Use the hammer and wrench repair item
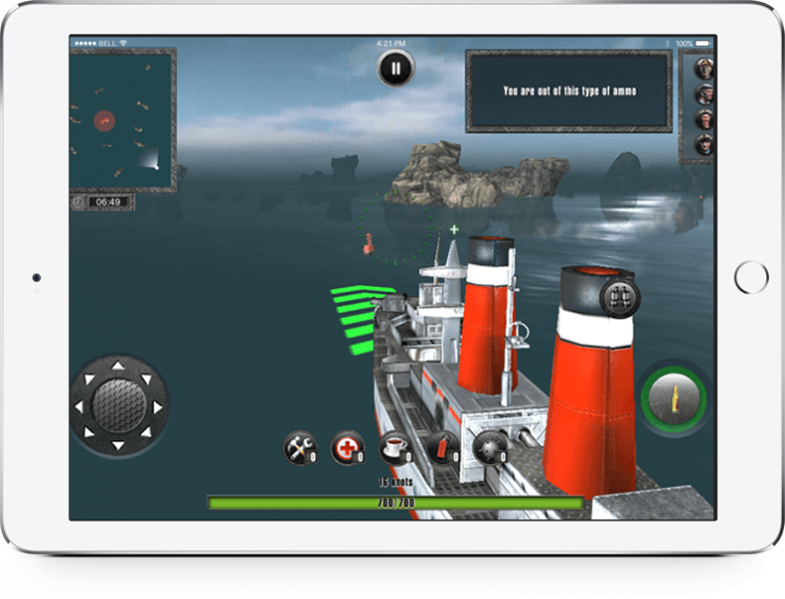The width and height of the screenshot is (785, 599). 299,449
